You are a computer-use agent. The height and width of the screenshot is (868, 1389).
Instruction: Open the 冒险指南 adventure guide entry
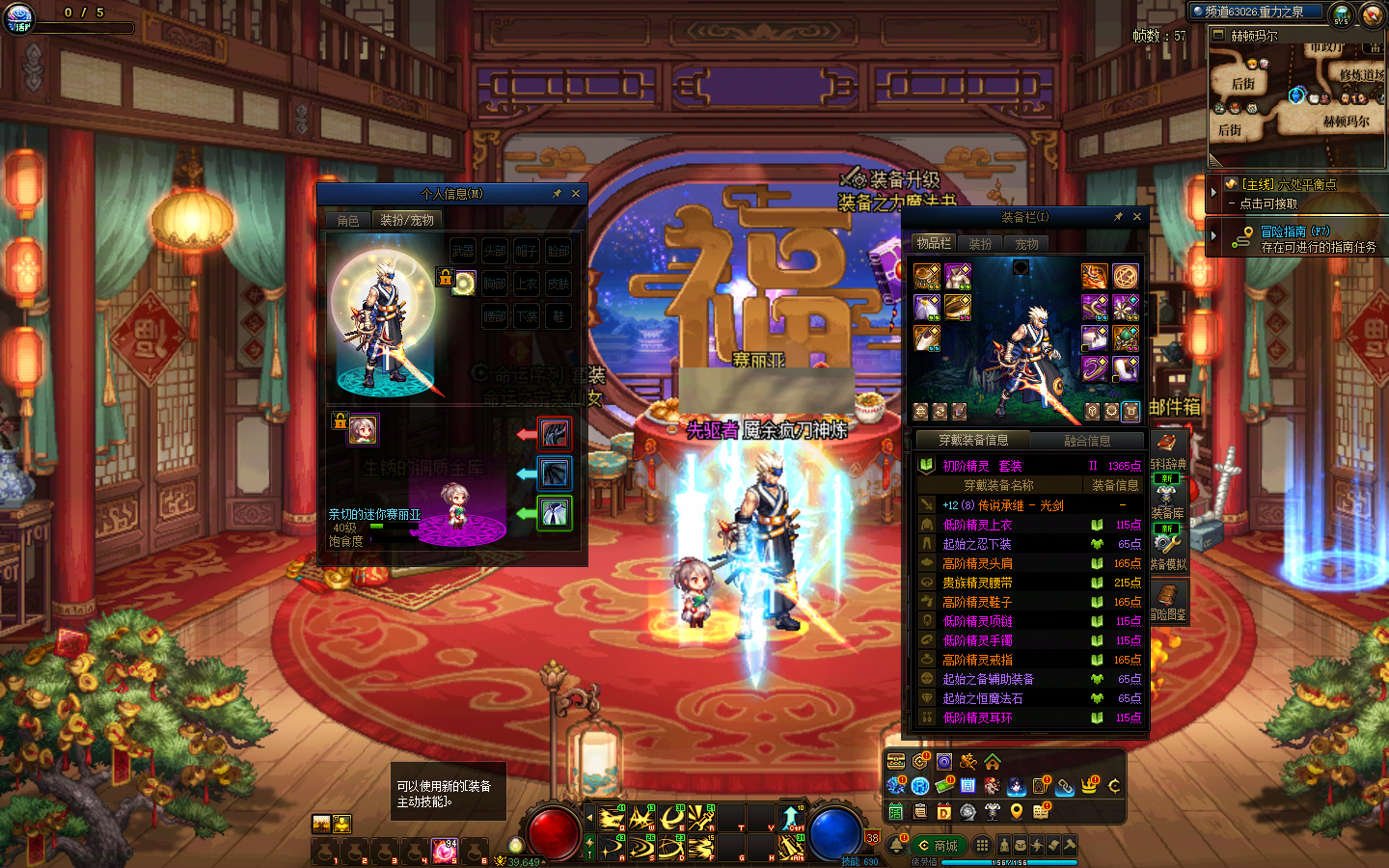pyautogui.click(x=1294, y=231)
